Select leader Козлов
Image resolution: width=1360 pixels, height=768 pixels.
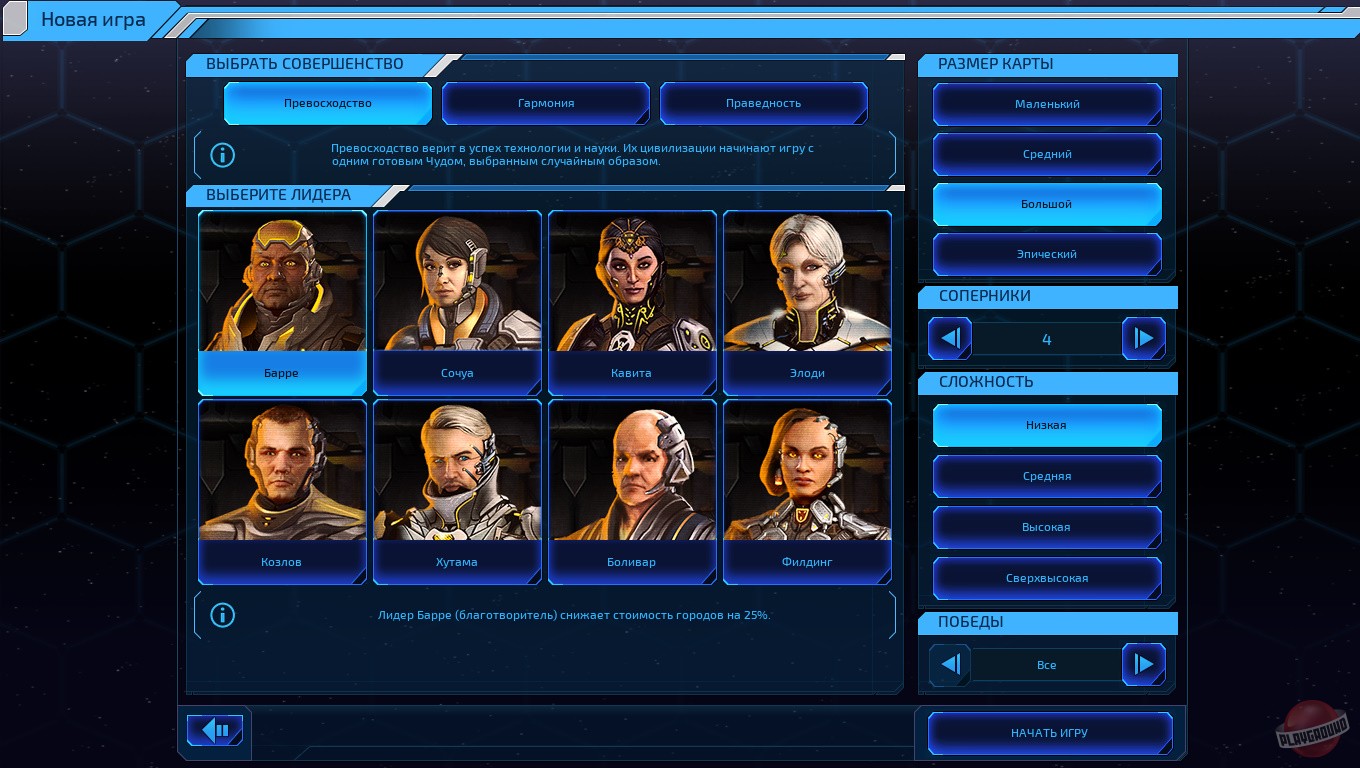pyautogui.click(x=282, y=490)
